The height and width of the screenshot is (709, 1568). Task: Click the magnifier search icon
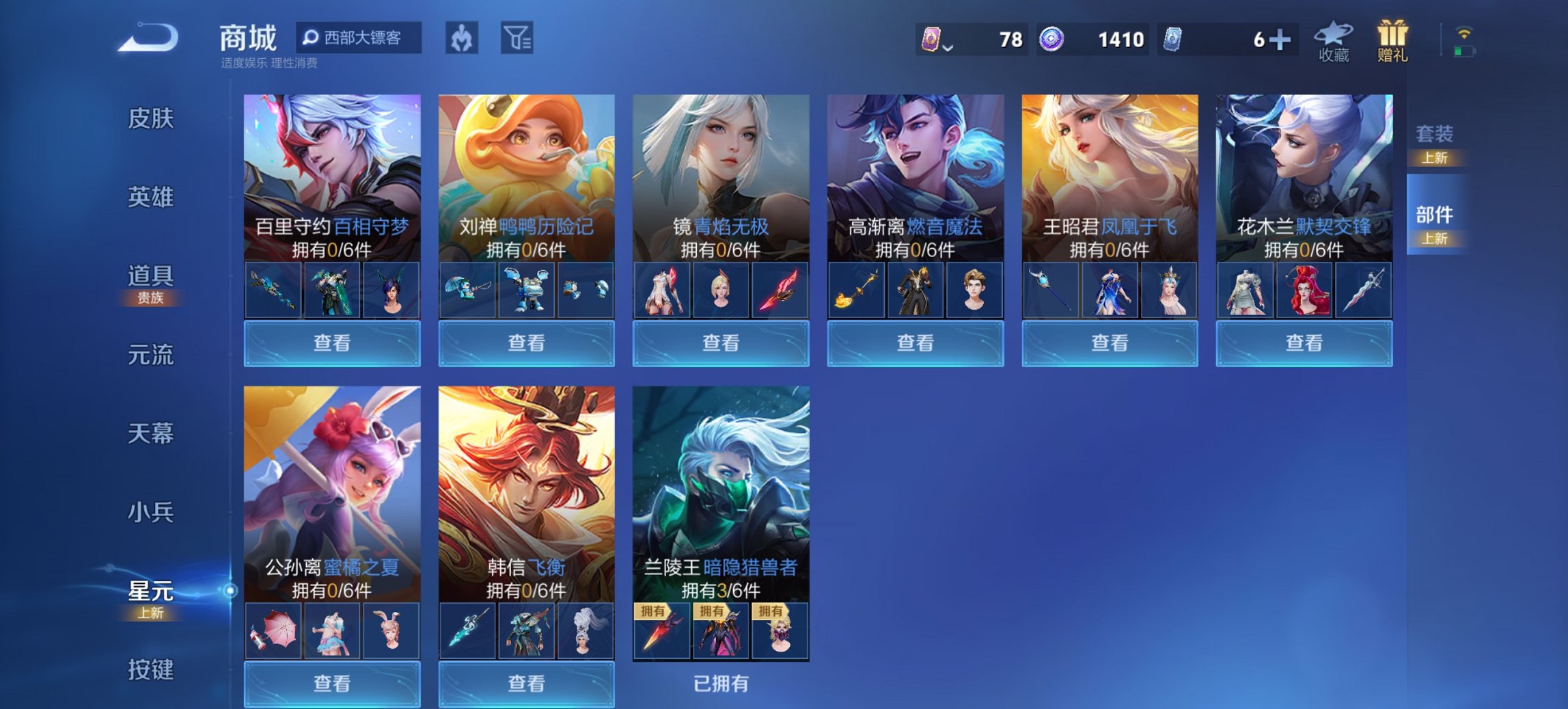(312, 39)
